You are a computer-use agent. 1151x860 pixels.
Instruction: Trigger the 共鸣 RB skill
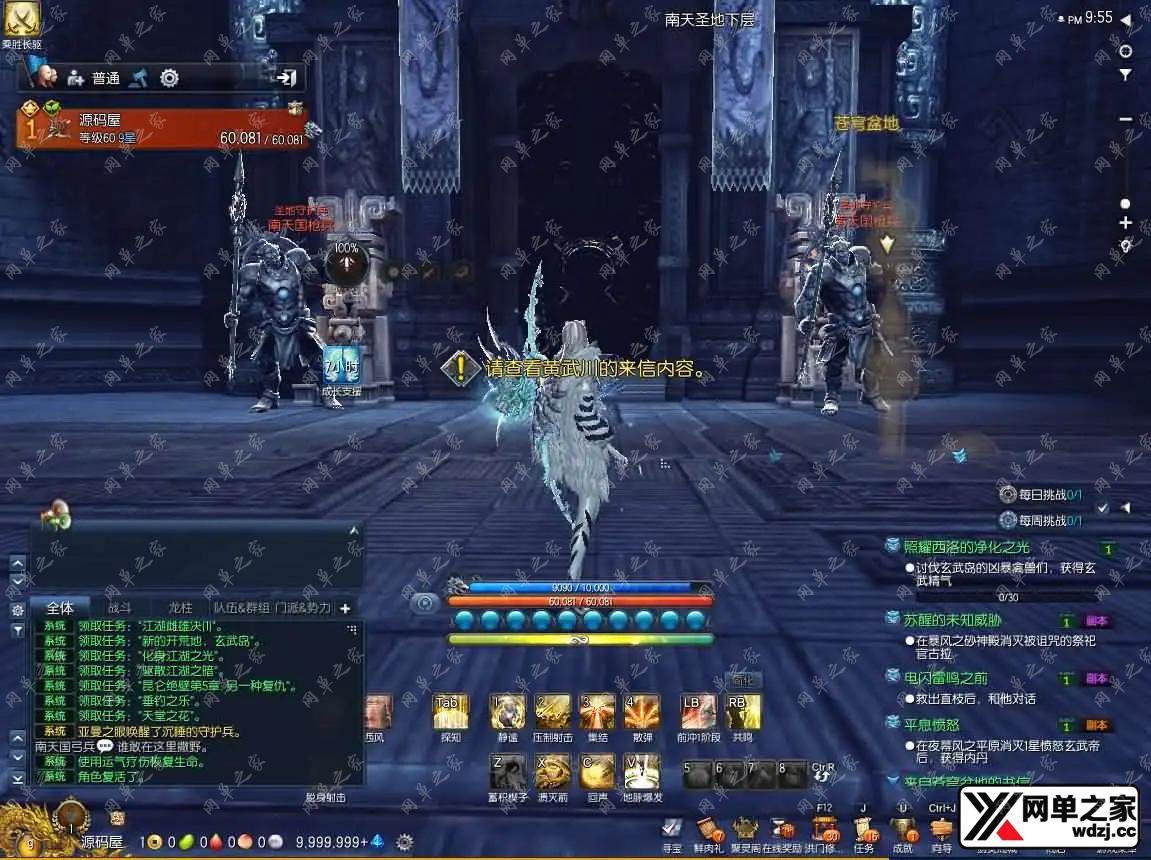coord(743,712)
